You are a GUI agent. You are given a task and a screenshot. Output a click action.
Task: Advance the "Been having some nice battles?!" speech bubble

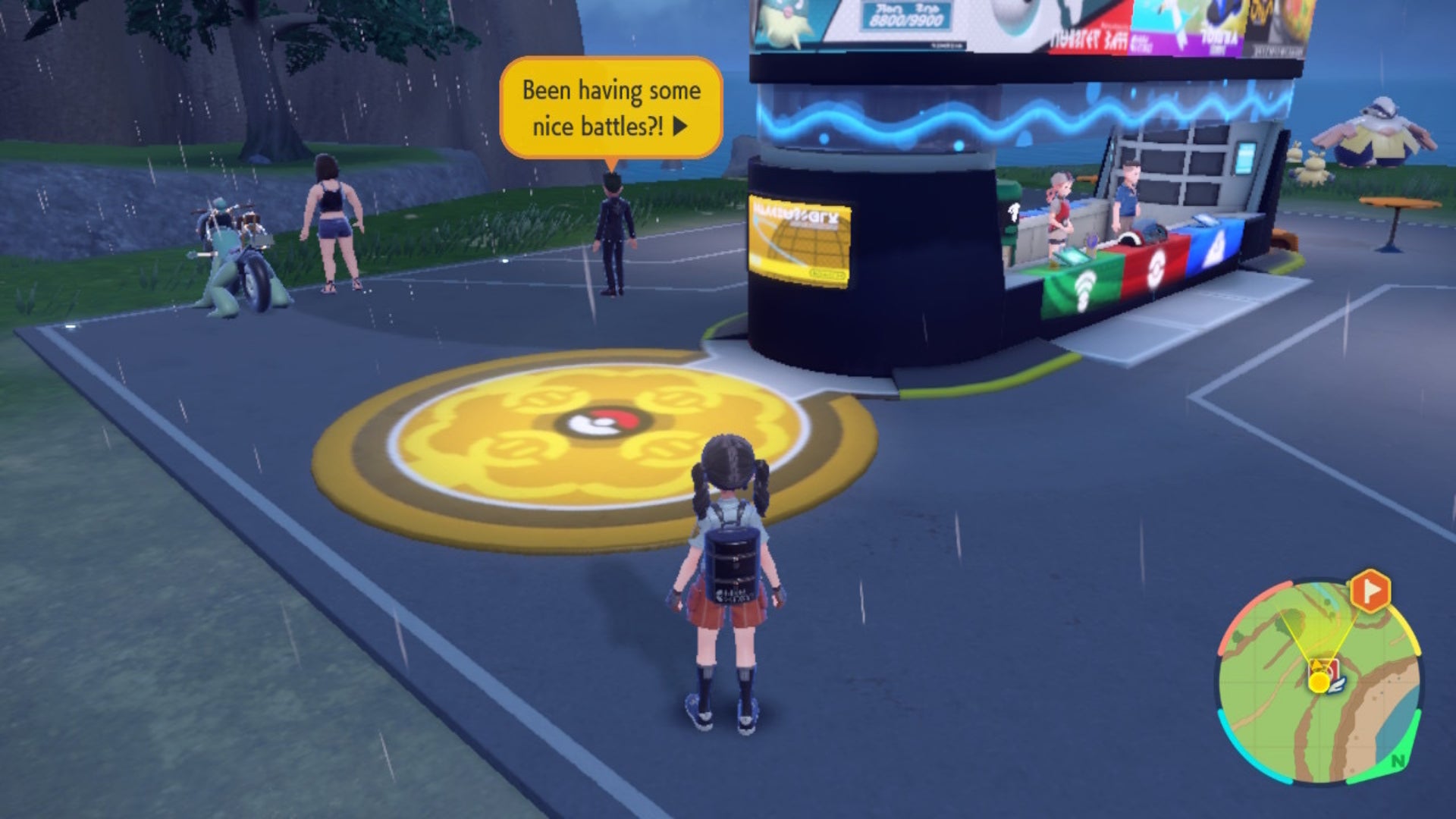(680, 126)
